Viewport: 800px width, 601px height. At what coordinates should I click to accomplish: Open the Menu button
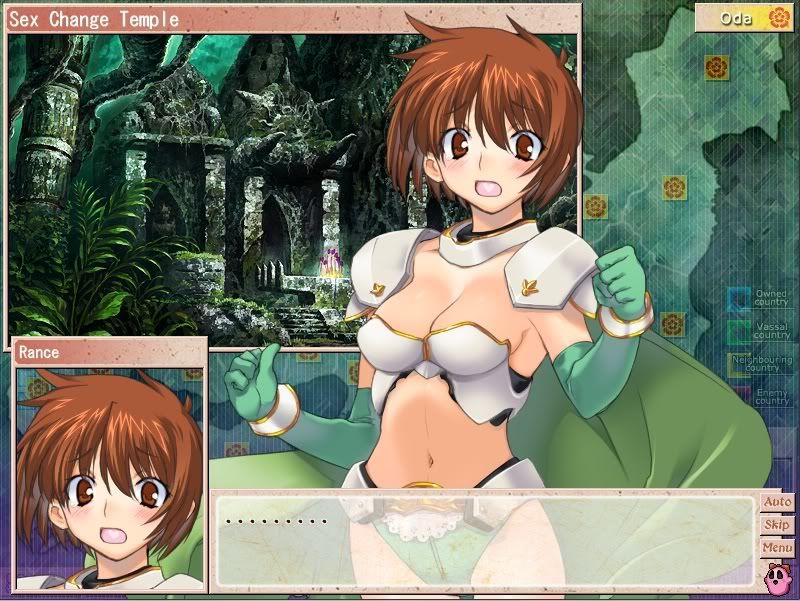[x=776, y=548]
